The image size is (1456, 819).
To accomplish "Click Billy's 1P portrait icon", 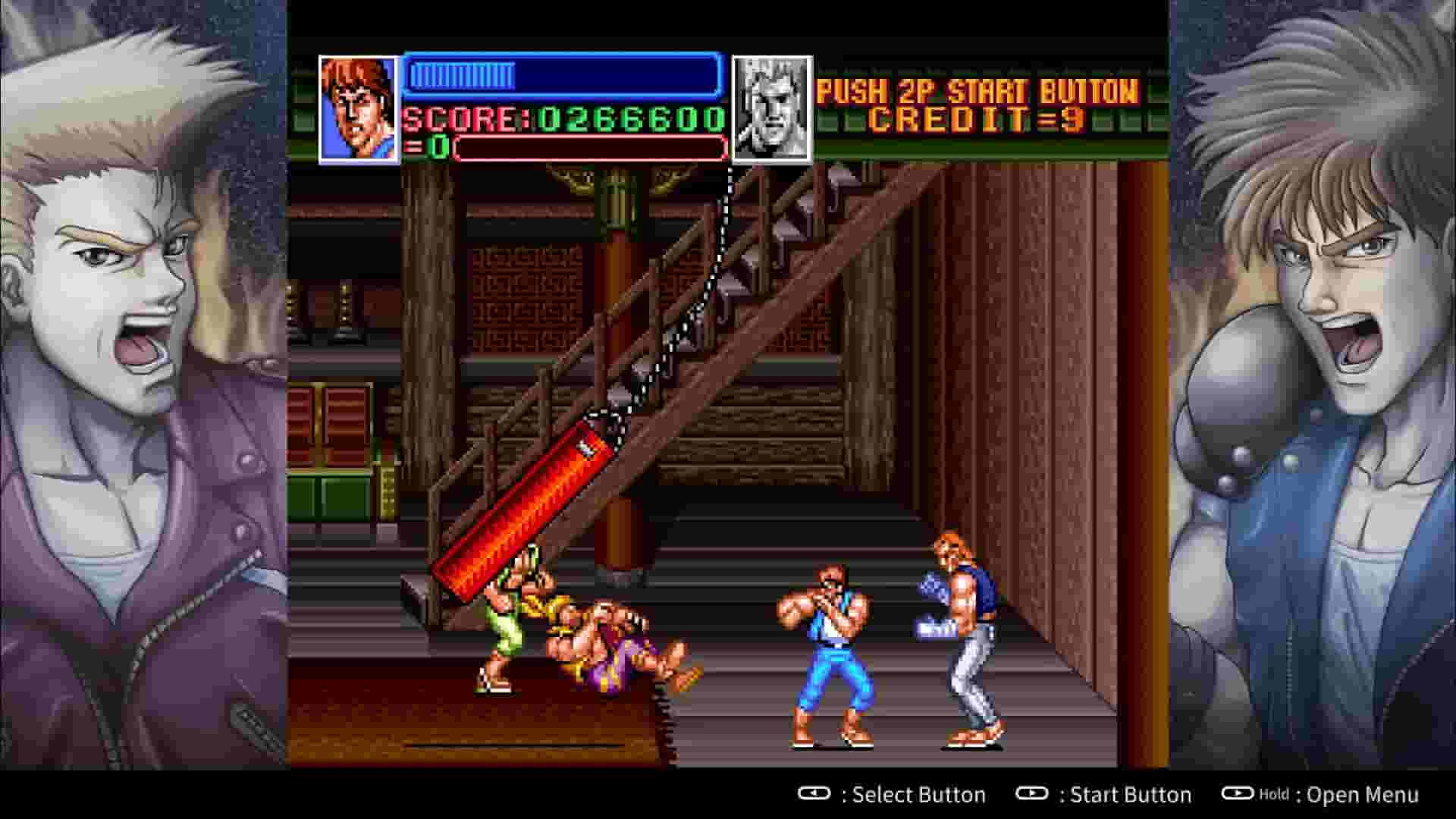I will pos(356,106).
